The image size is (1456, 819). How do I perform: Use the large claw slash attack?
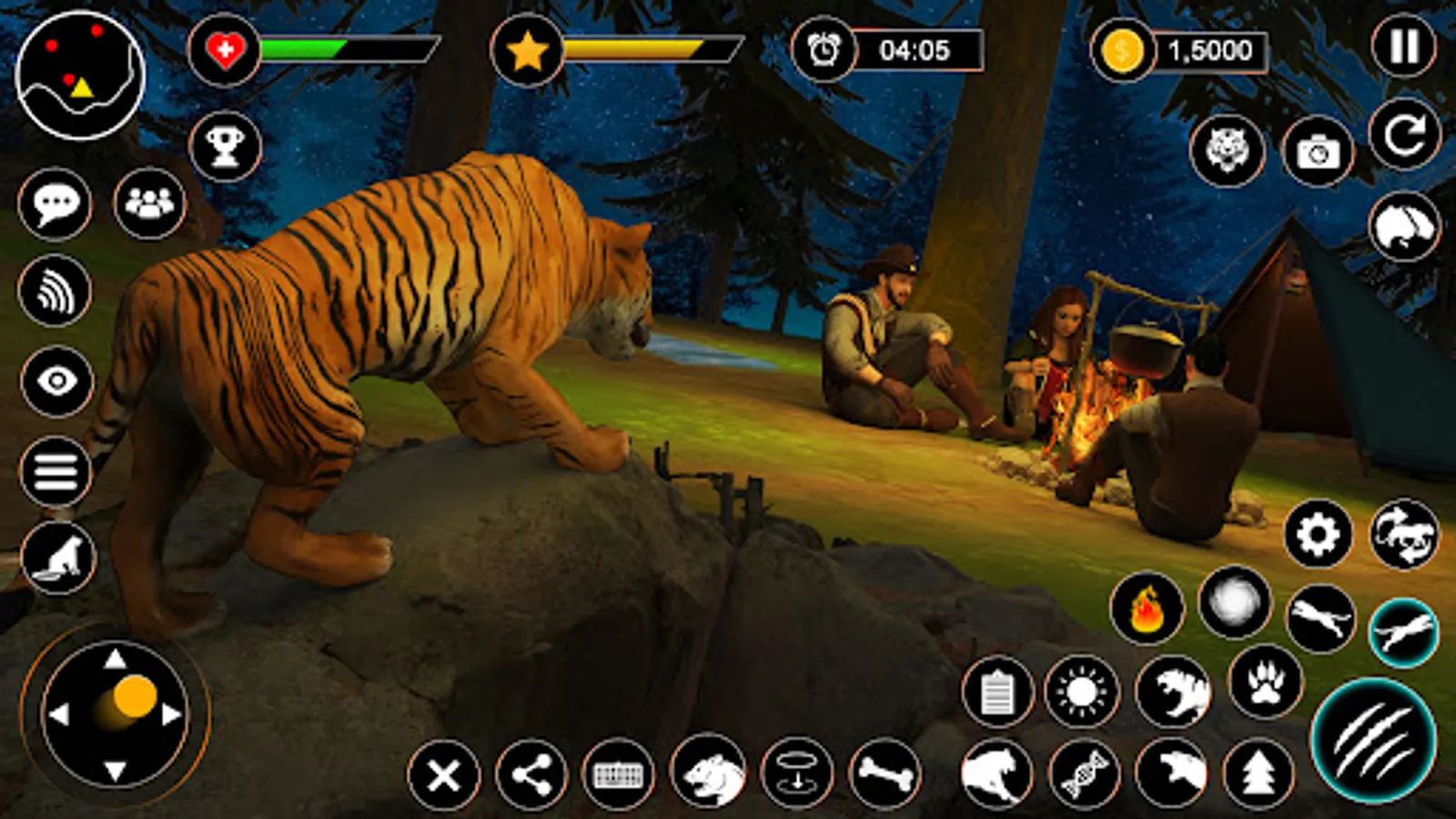click(1373, 741)
